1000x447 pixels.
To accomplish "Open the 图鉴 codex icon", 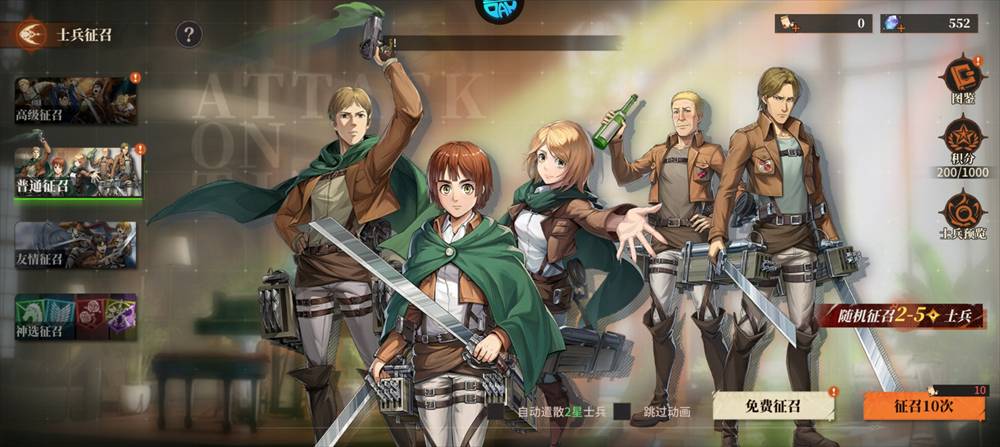I will click(963, 79).
